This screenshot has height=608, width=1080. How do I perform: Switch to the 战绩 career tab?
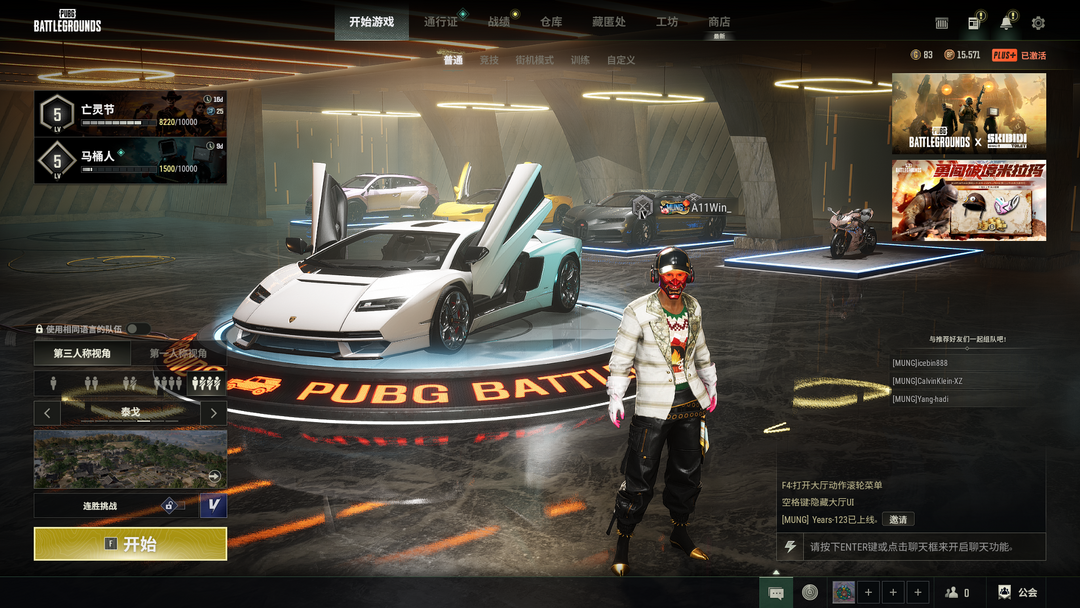click(499, 22)
